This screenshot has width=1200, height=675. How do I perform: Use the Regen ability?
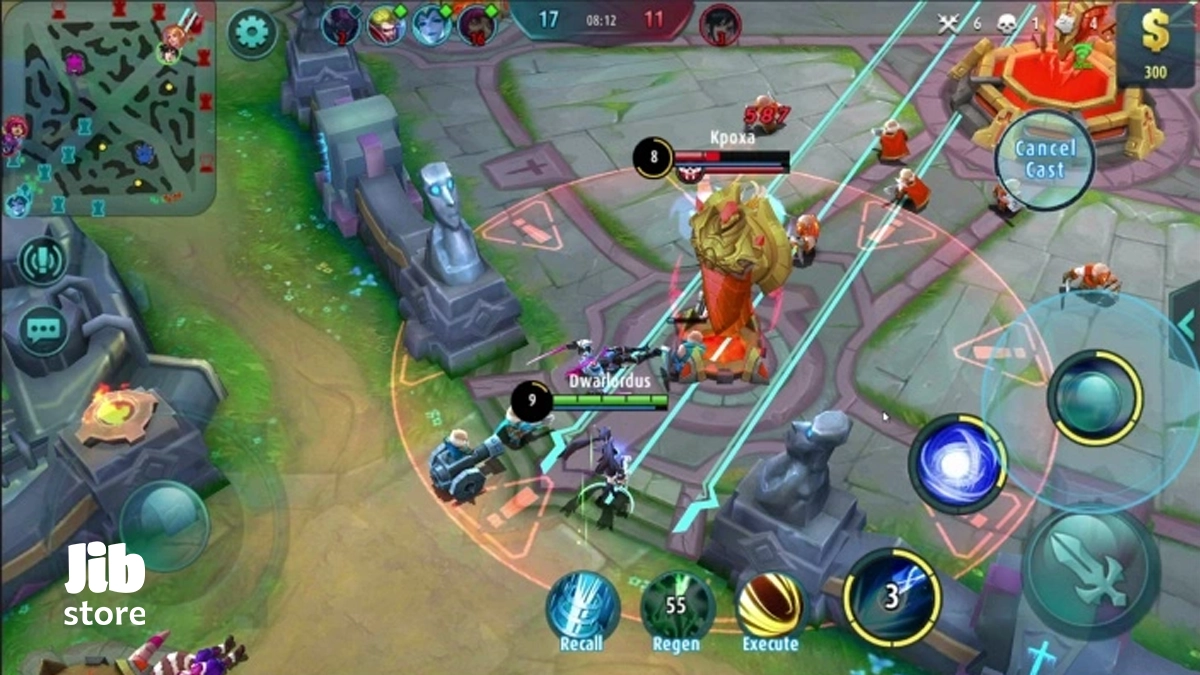click(x=677, y=607)
